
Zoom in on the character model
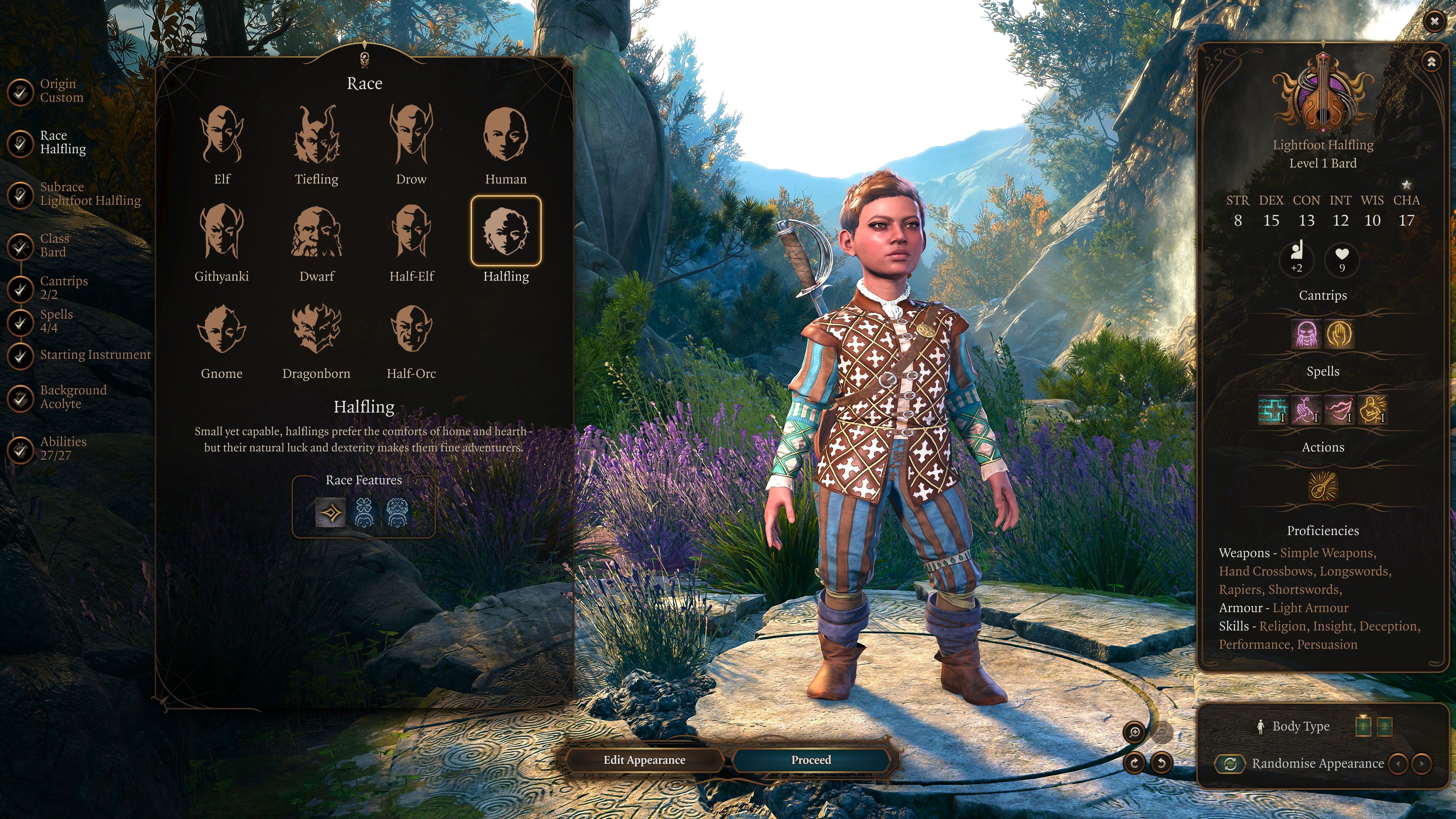tap(1134, 733)
